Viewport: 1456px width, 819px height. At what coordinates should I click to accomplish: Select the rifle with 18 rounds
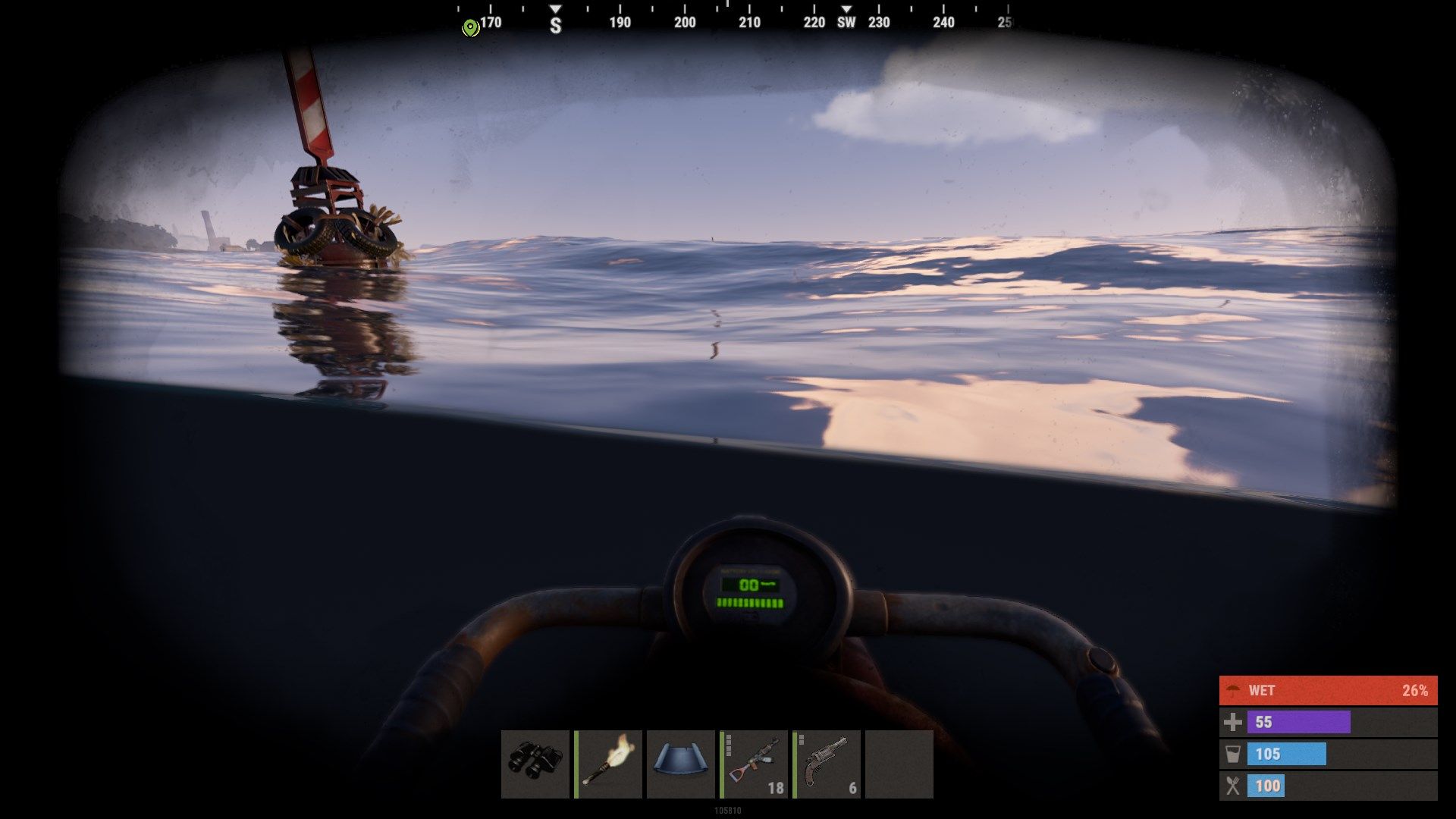[754, 764]
